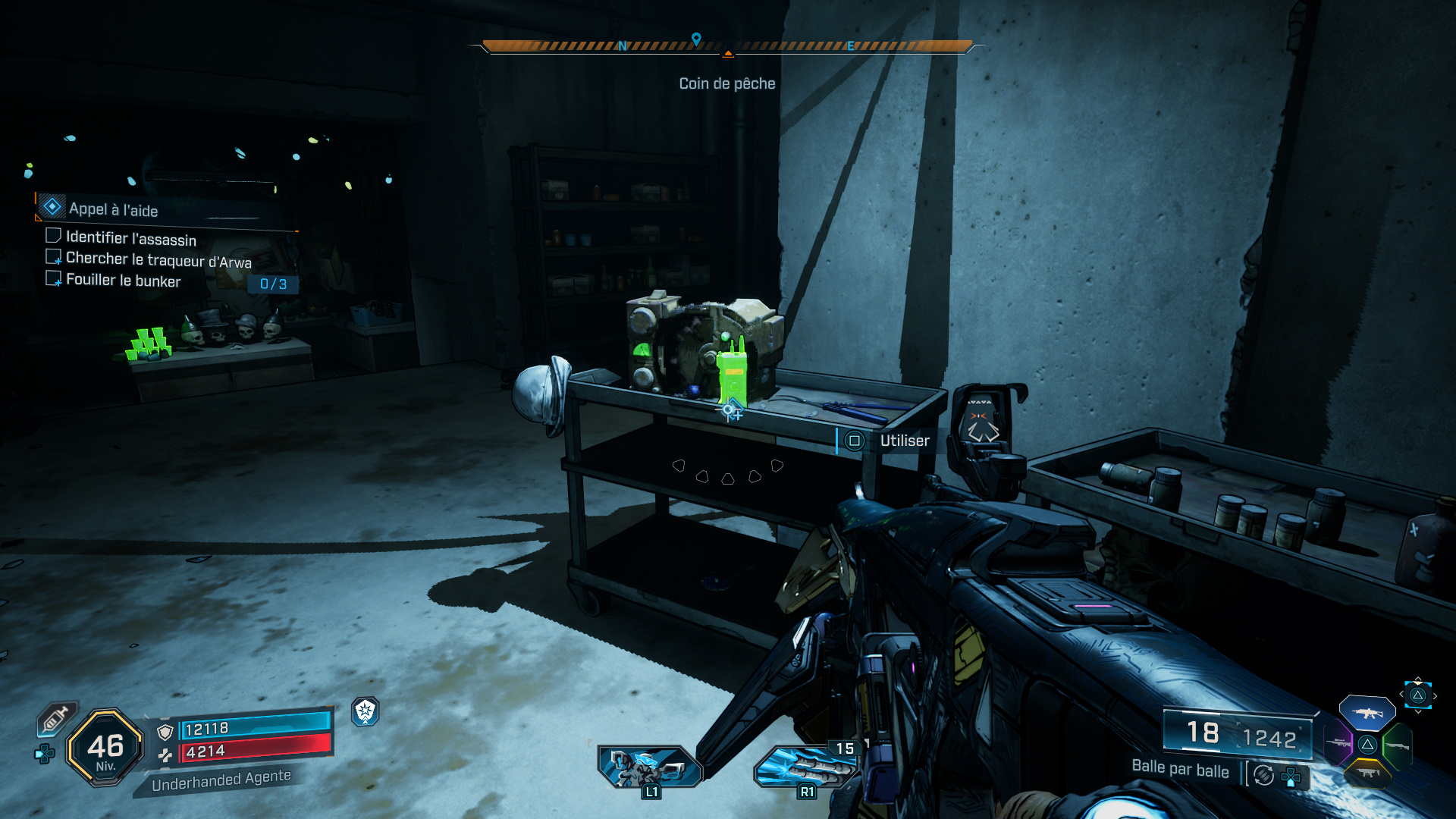Viewport: 1456px width, 819px height.
Task: Switch to the yellow SMG slot
Action: tap(1367, 773)
